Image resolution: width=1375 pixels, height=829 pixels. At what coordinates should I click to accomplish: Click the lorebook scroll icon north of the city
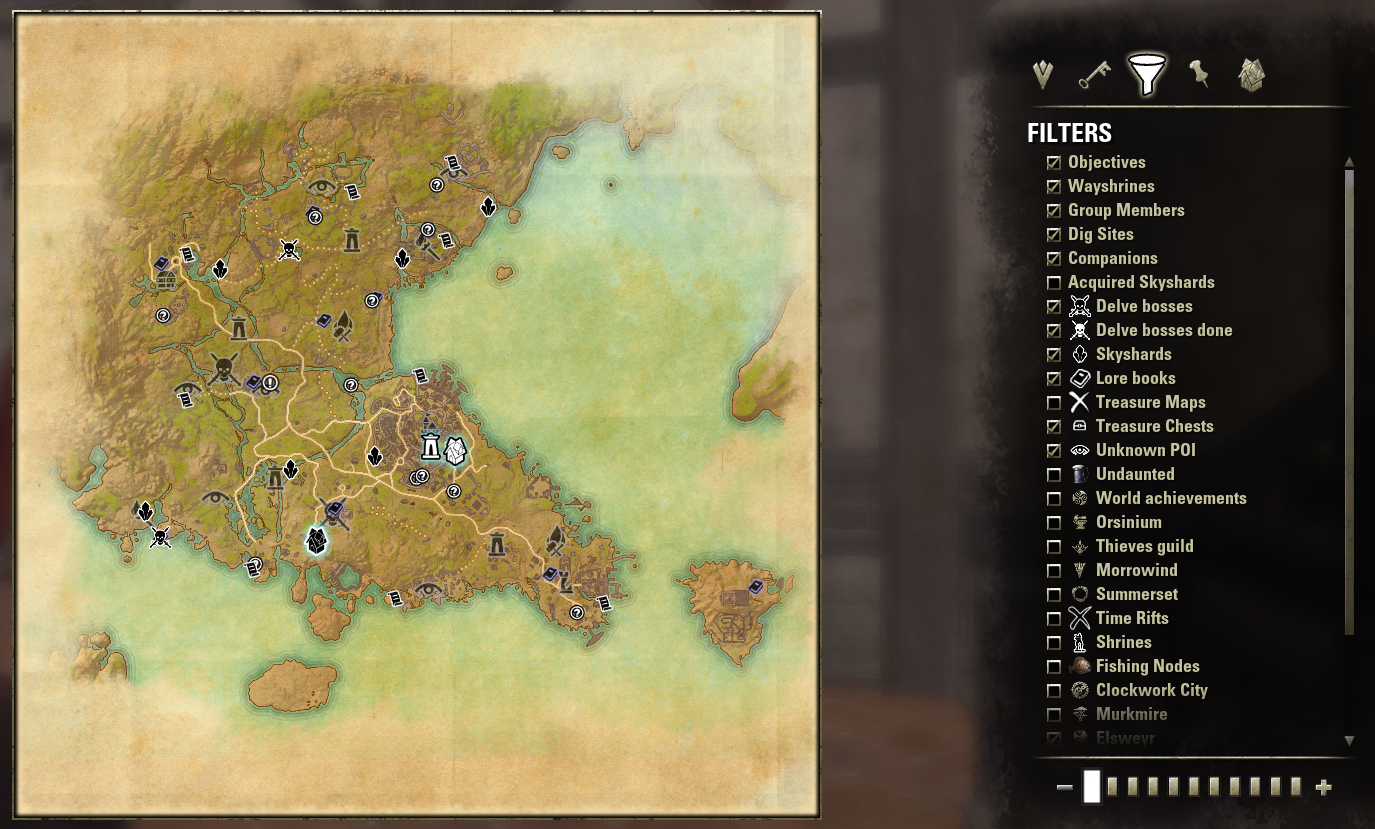(x=420, y=375)
